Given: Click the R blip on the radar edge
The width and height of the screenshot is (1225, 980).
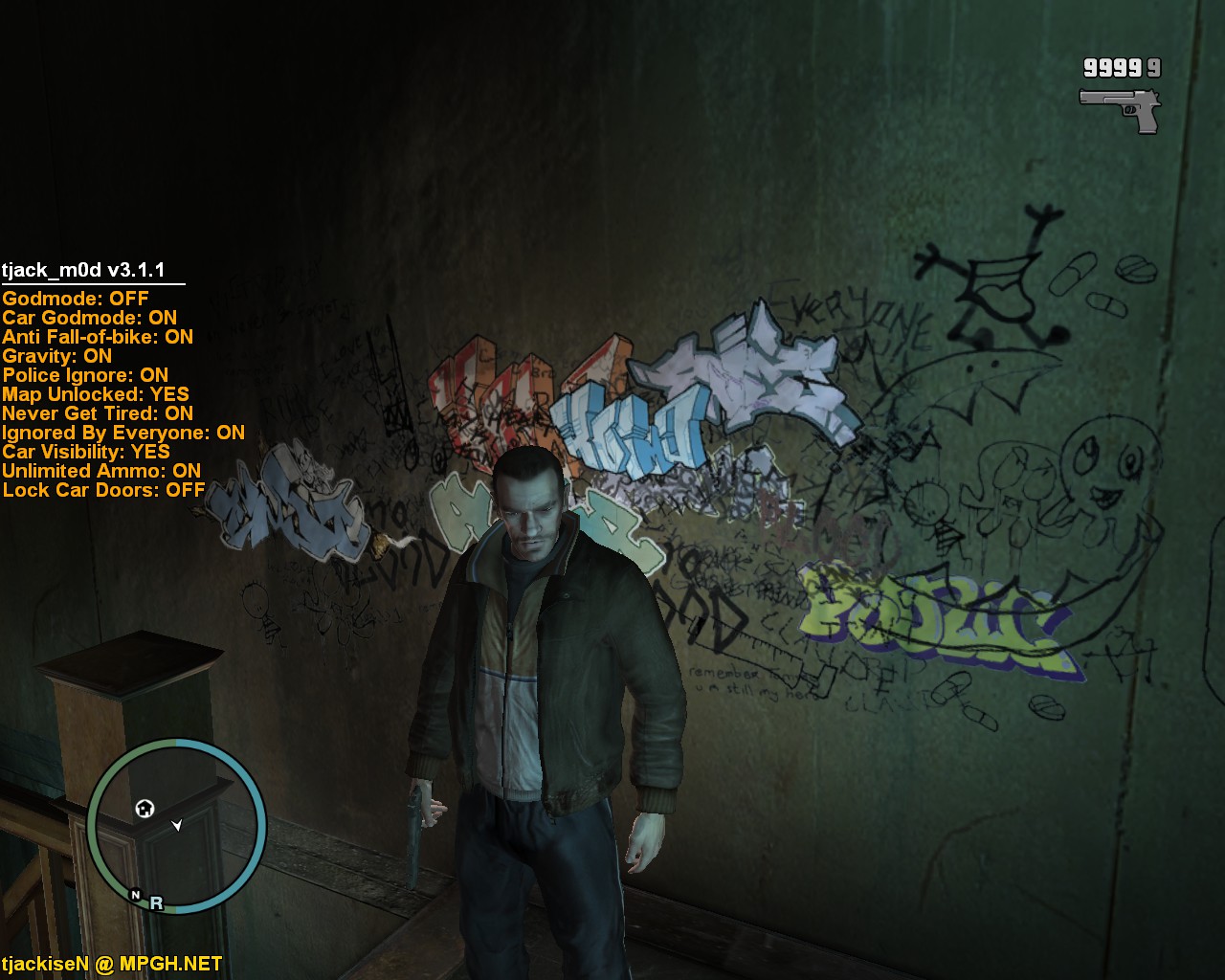Looking at the screenshot, I should [x=156, y=902].
